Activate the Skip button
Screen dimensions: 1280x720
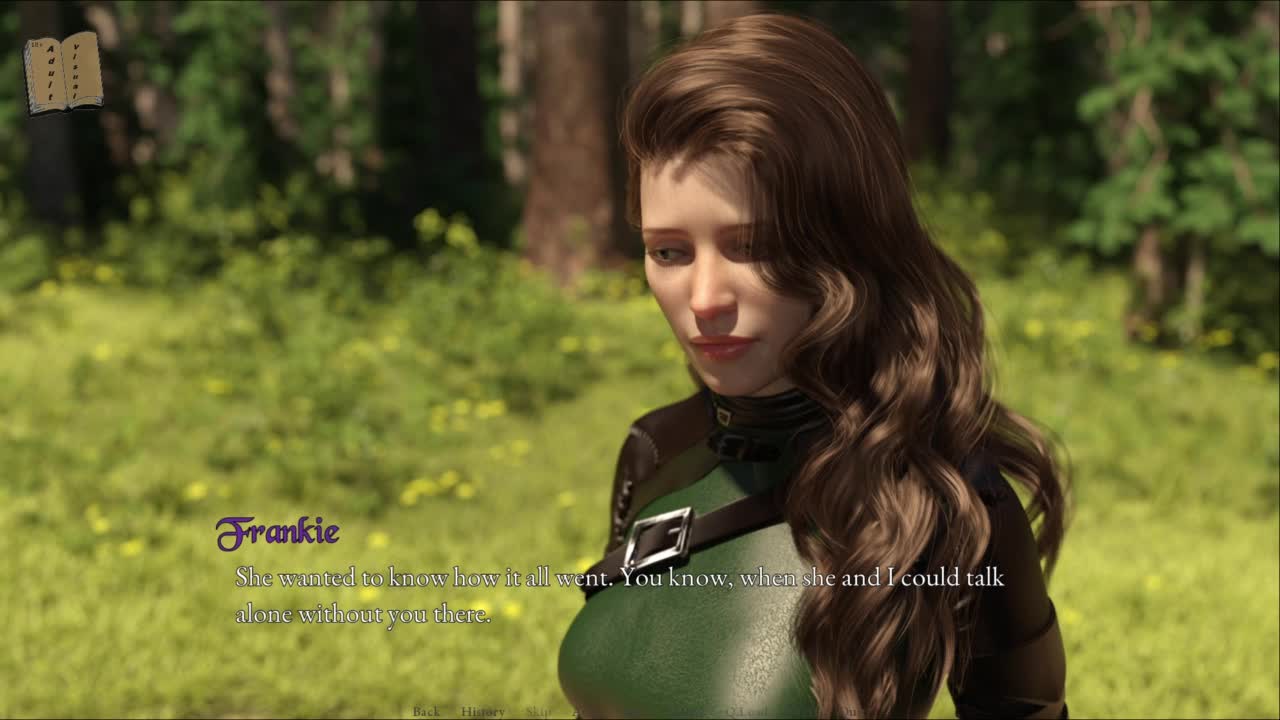point(538,711)
